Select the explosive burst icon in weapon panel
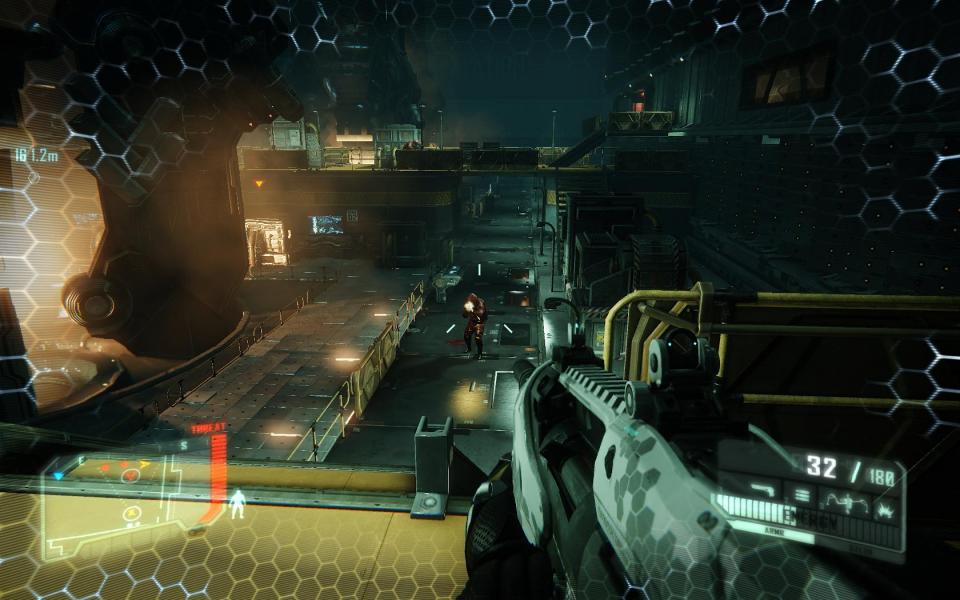The height and width of the screenshot is (600, 960). click(885, 511)
